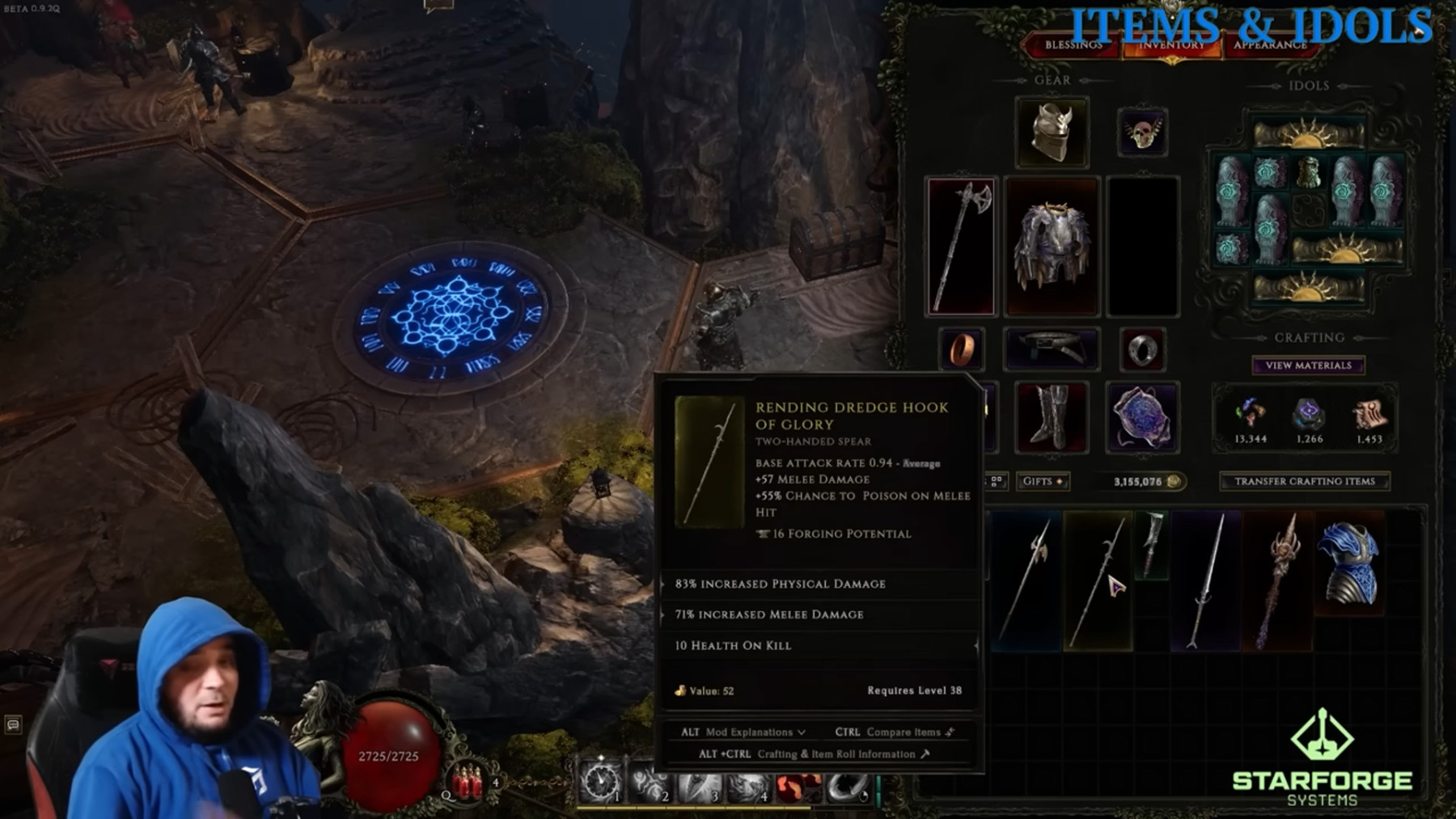Select the purple relic slot

[1141, 417]
